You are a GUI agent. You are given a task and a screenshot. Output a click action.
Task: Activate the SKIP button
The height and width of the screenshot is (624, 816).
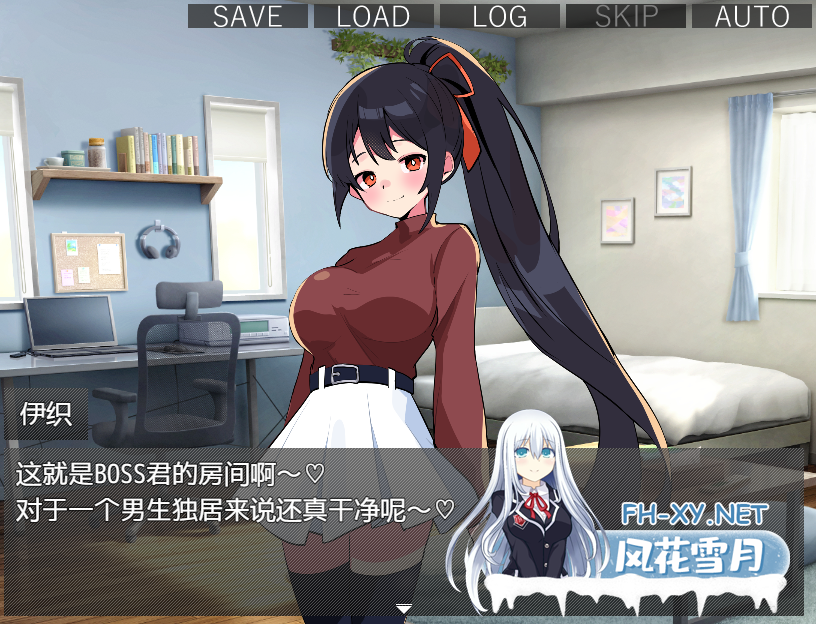coord(626,16)
